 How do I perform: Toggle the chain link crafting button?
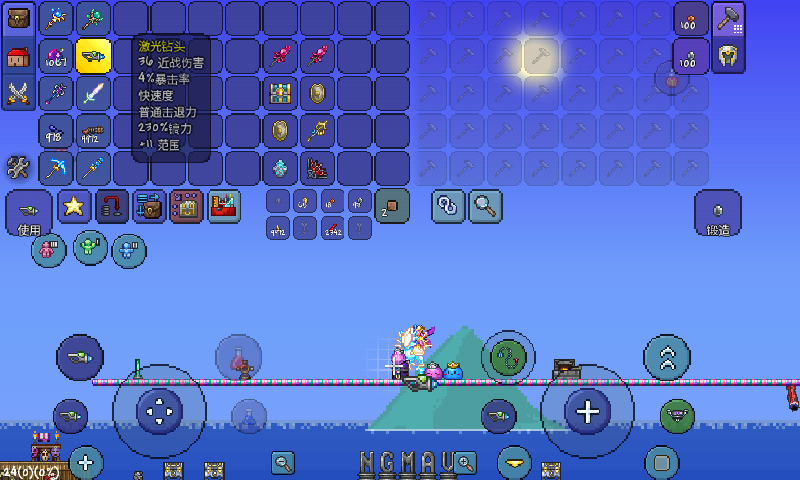click(x=447, y=206)
